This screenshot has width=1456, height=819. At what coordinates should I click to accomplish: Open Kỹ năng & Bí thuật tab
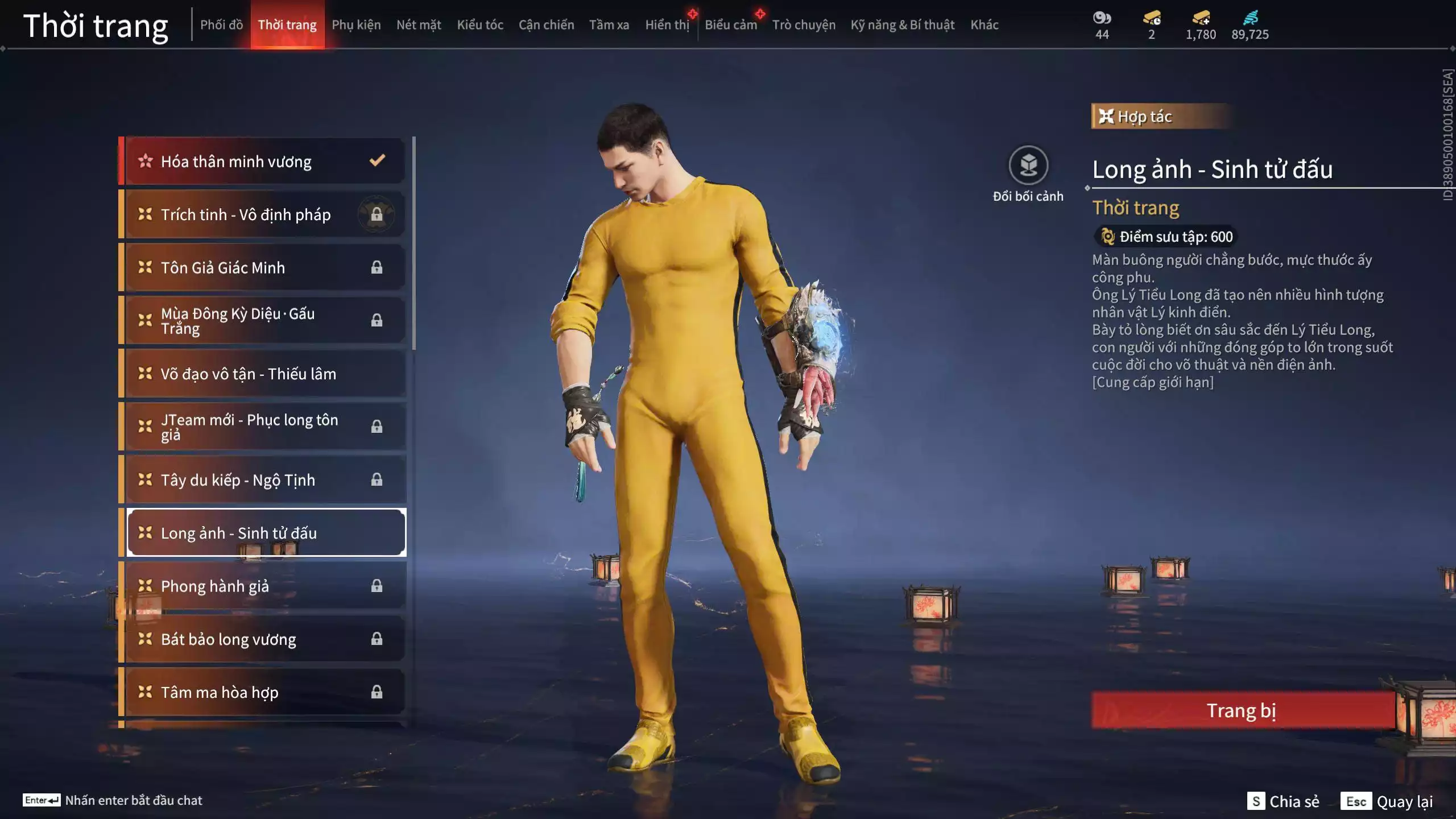pos(902,25)
